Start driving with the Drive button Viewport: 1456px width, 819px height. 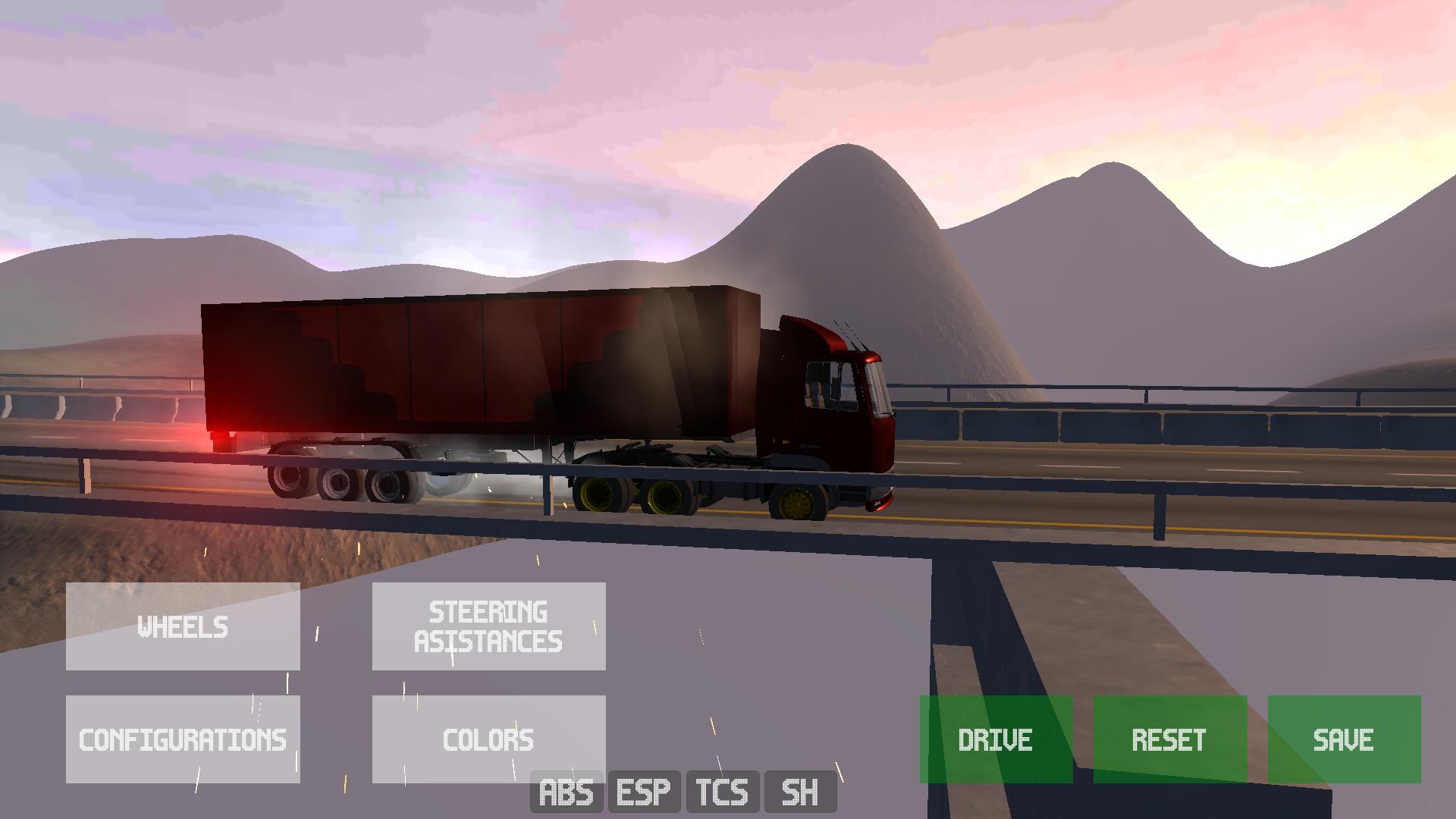click(996, 739)
